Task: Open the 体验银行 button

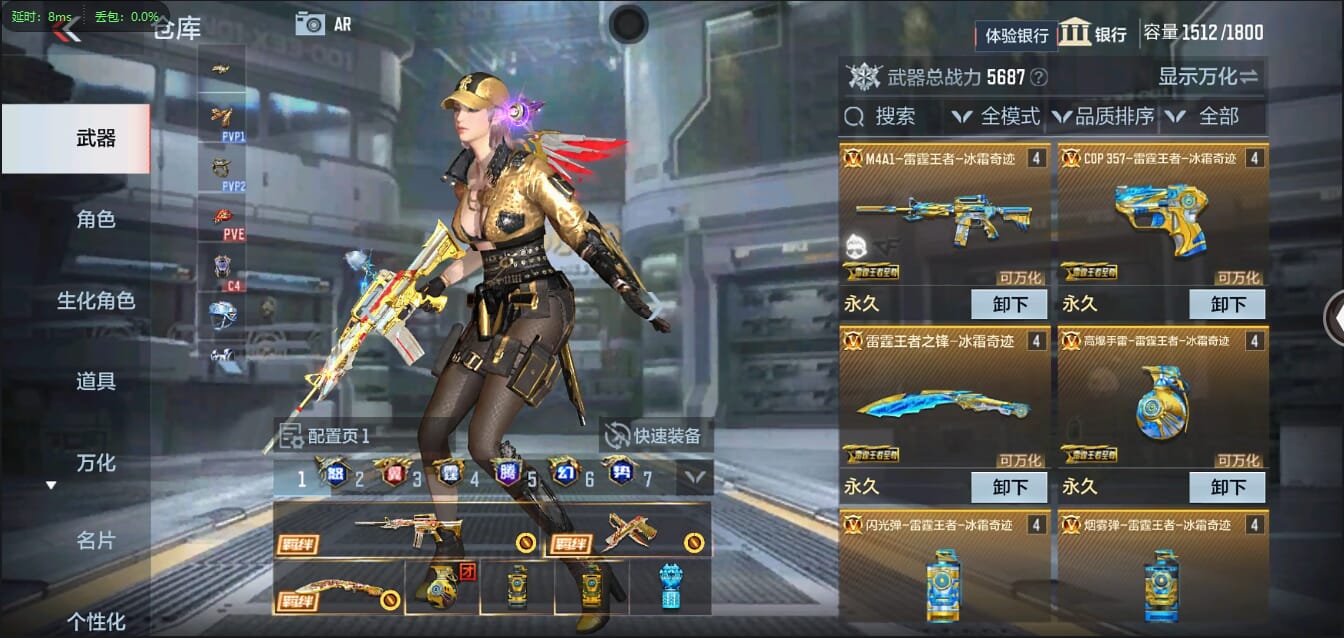Action: 1016,35
